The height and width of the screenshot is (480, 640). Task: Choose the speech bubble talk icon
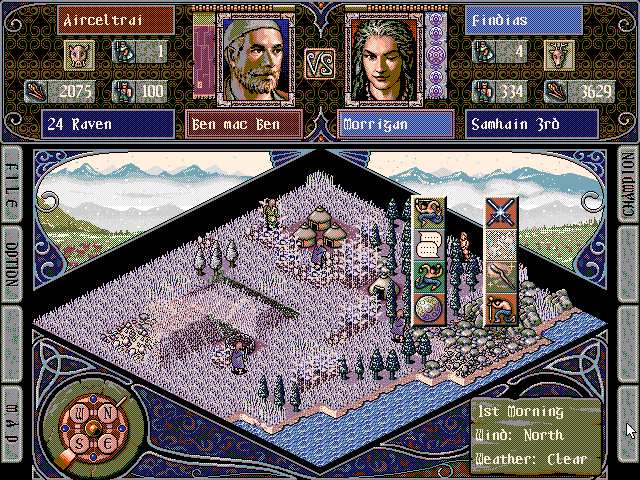(x=428, y=243)
